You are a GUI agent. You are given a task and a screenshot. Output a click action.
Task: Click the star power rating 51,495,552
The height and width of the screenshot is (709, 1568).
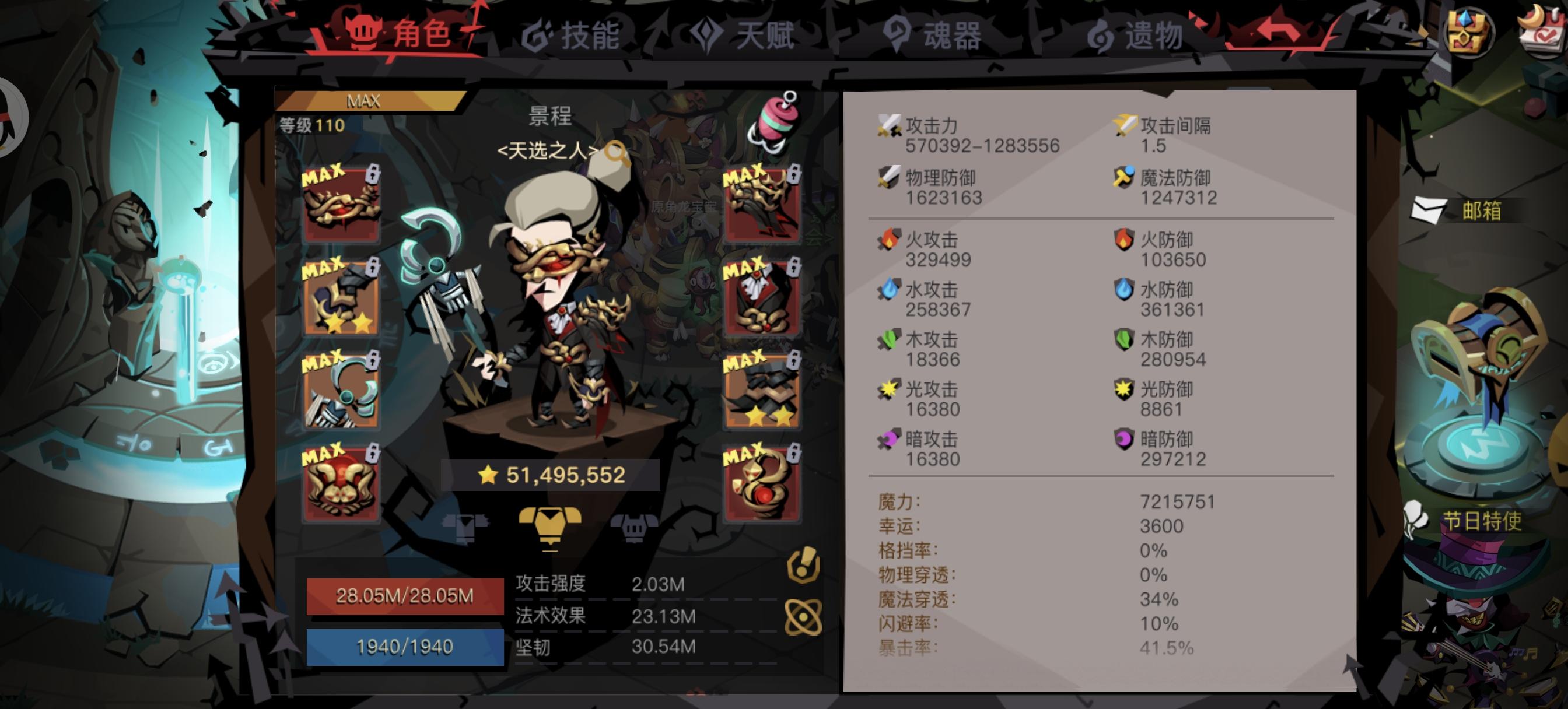(x=557, y=475)
